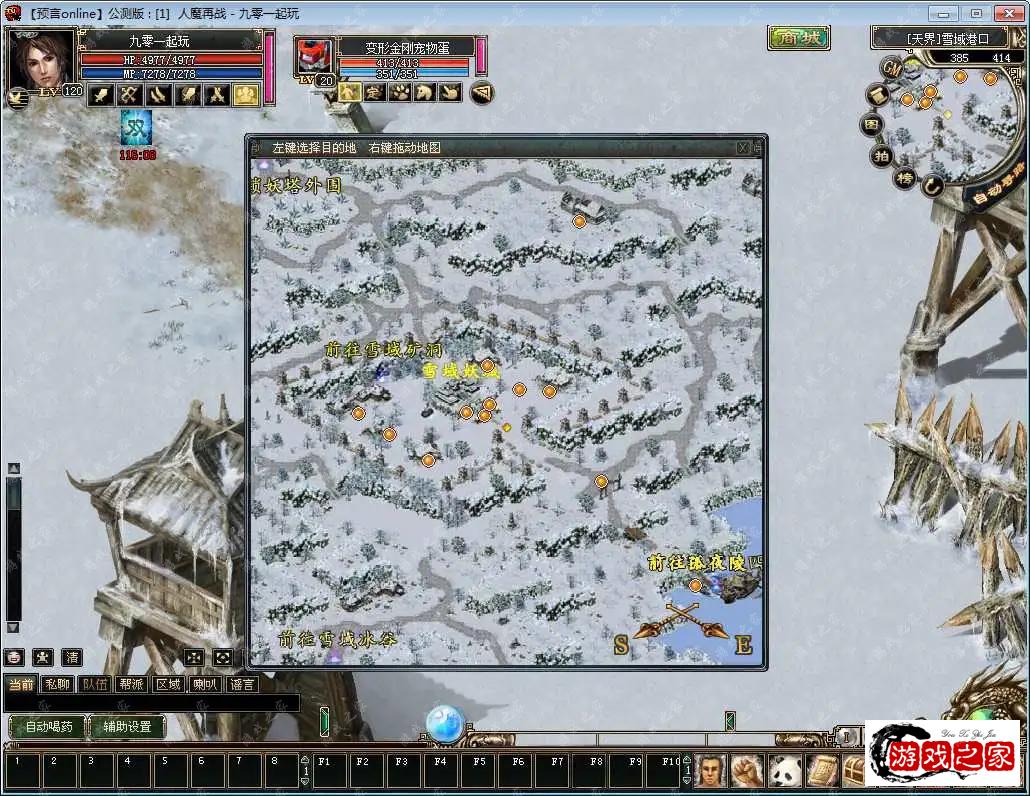Clear chat with the 清 button

tap(72, 657)
